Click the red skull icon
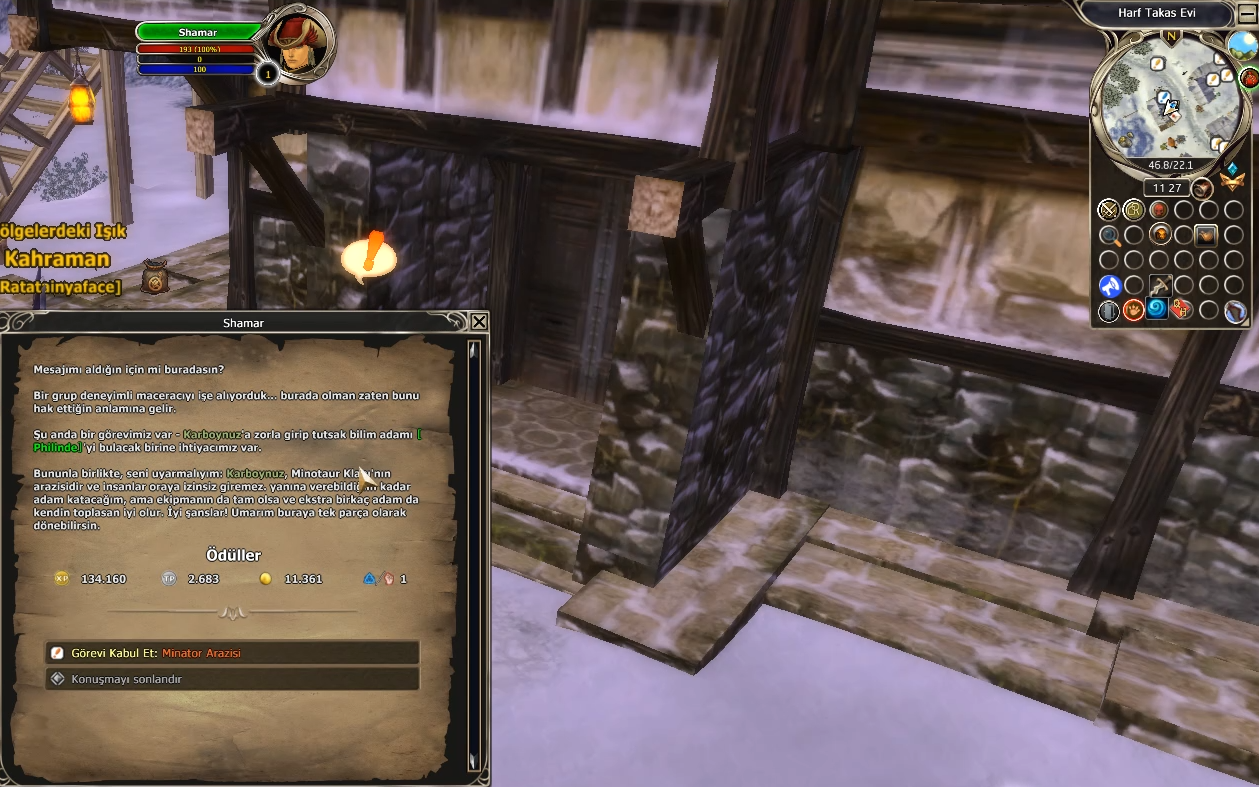 tap(1159, 210)
